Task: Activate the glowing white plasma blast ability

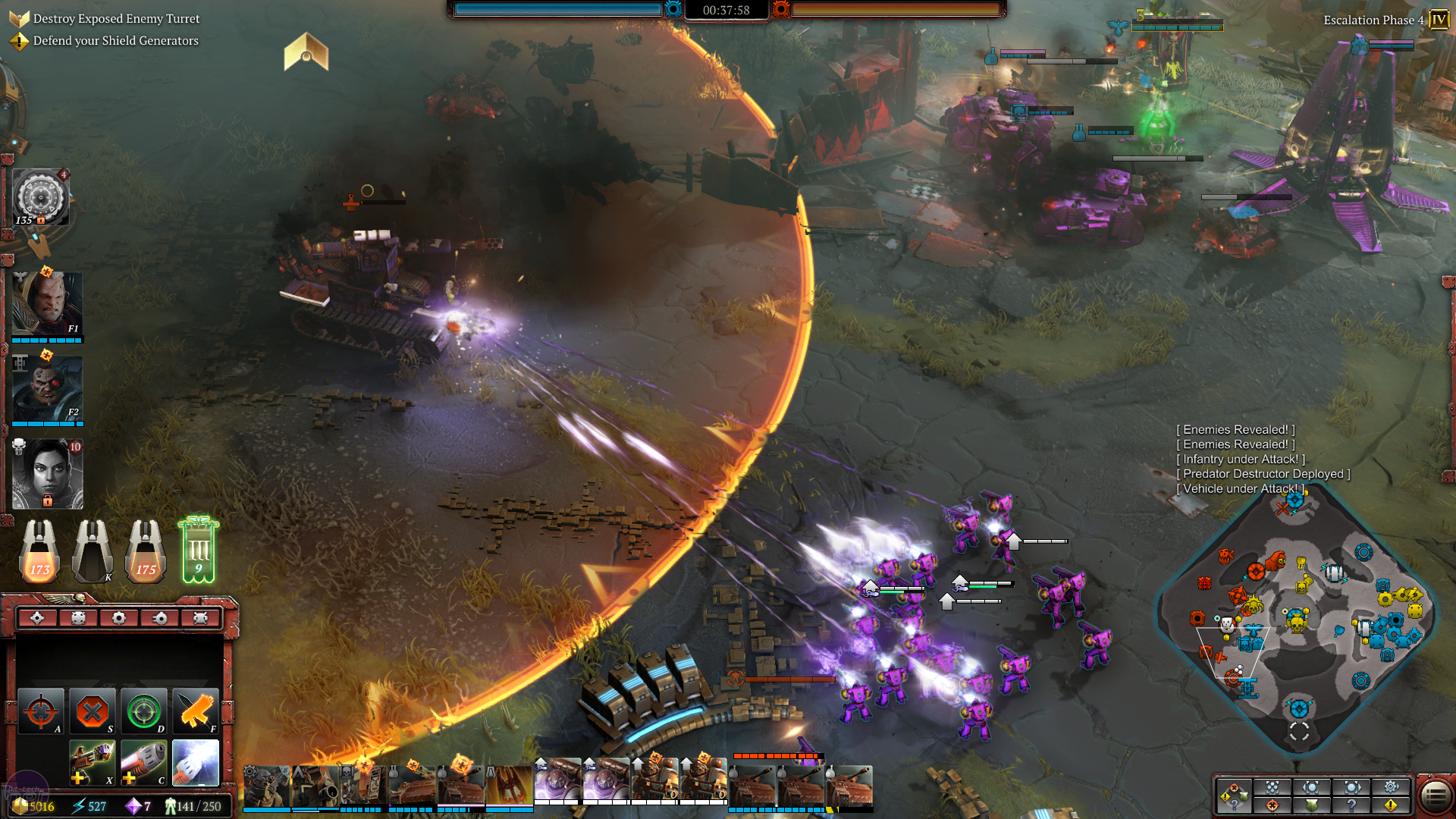Action: point(196,763)
